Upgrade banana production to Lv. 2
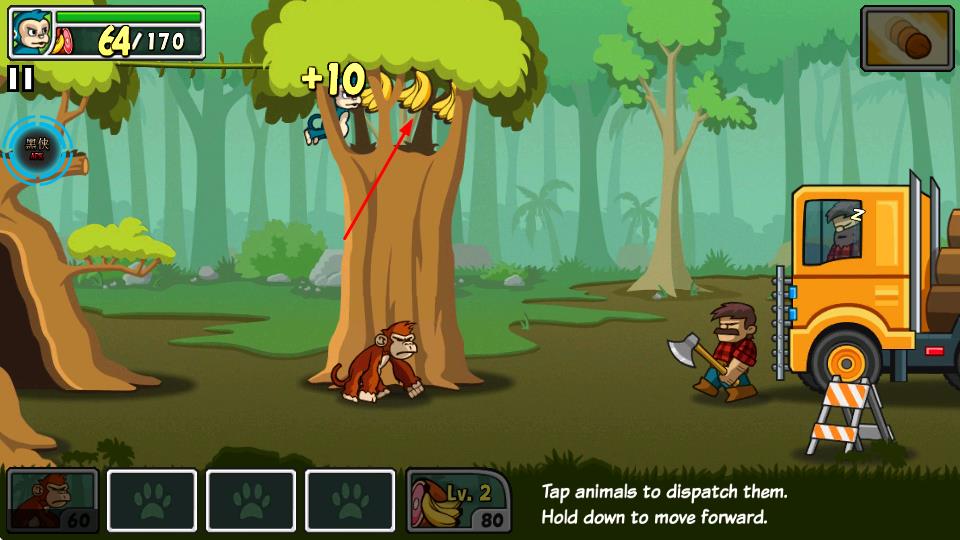960x540 pixels. [x=459, y=500]
